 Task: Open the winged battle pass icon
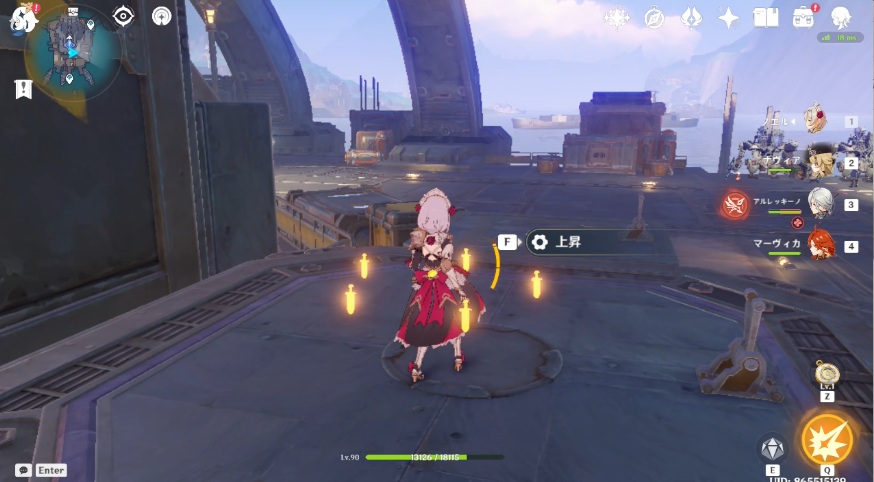click(691, 17)
